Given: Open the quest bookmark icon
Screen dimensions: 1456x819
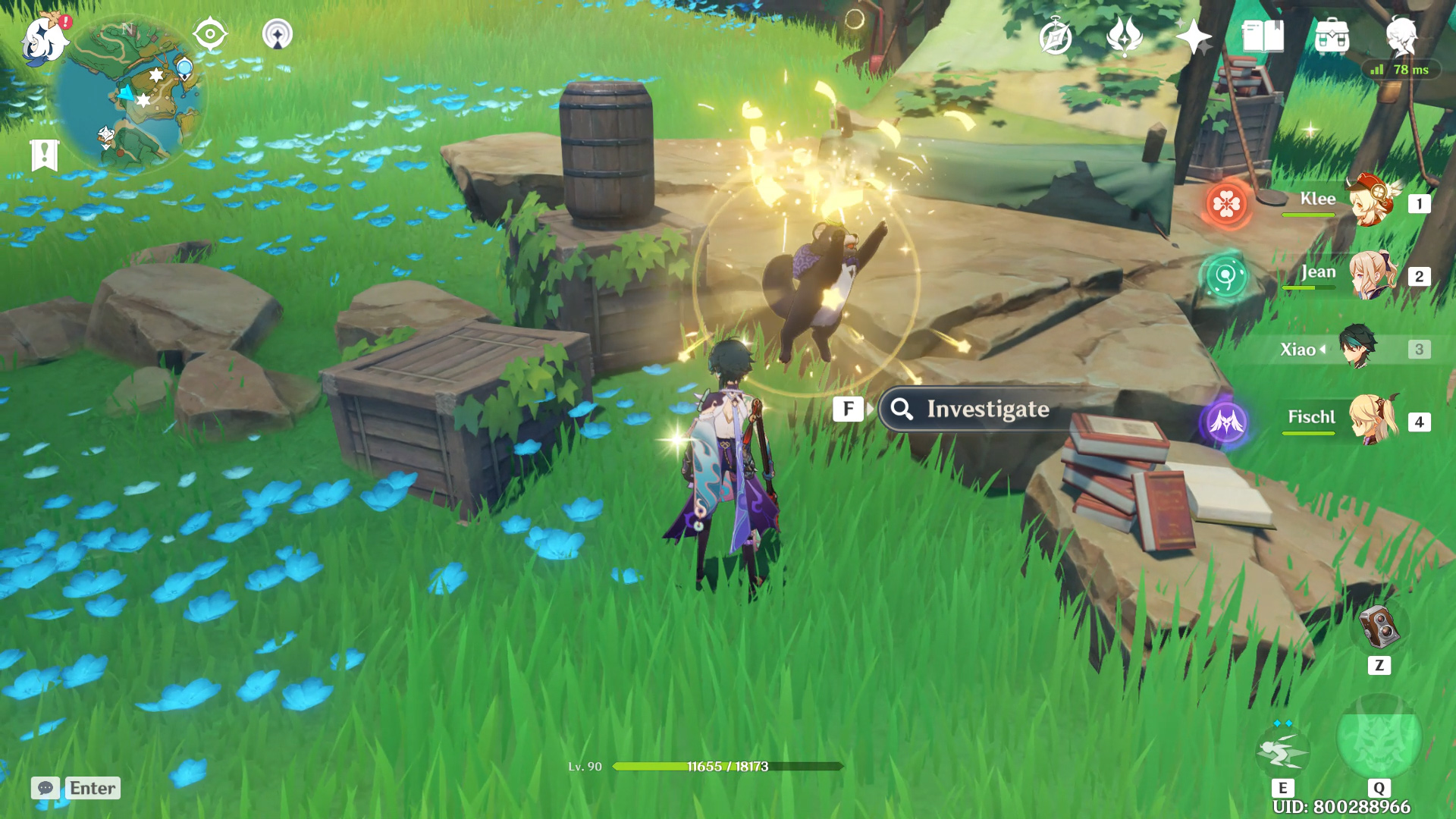Looking at the screenshot, I should [x=44, y=155].
